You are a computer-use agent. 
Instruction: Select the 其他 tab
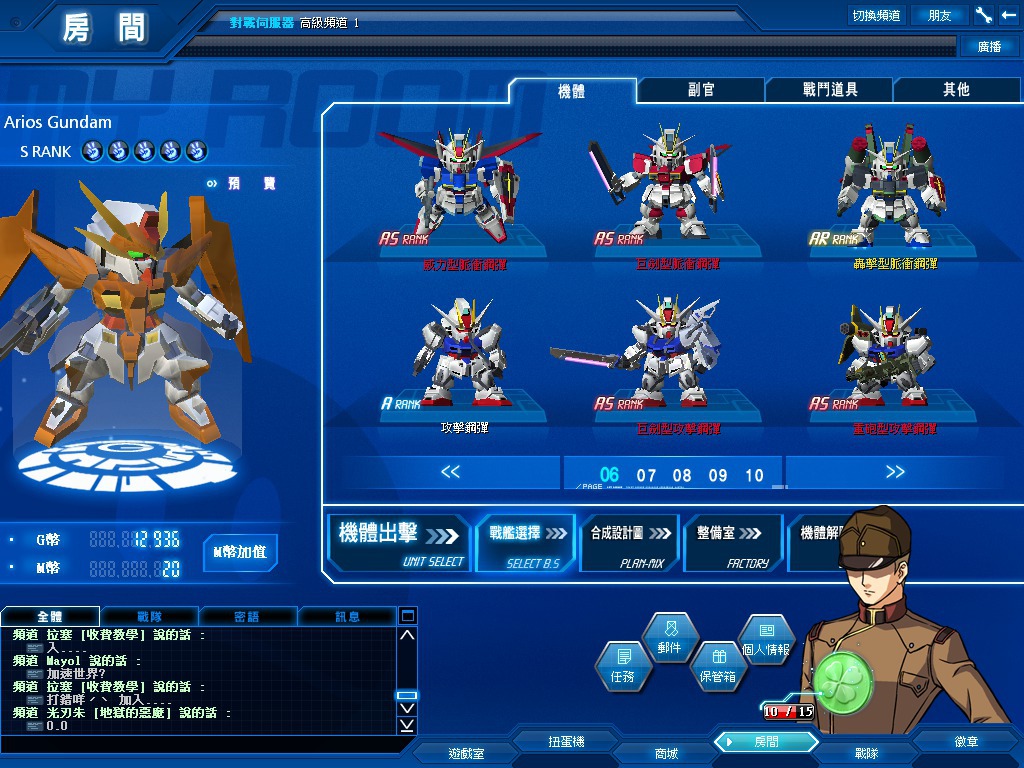coord(956,90)
